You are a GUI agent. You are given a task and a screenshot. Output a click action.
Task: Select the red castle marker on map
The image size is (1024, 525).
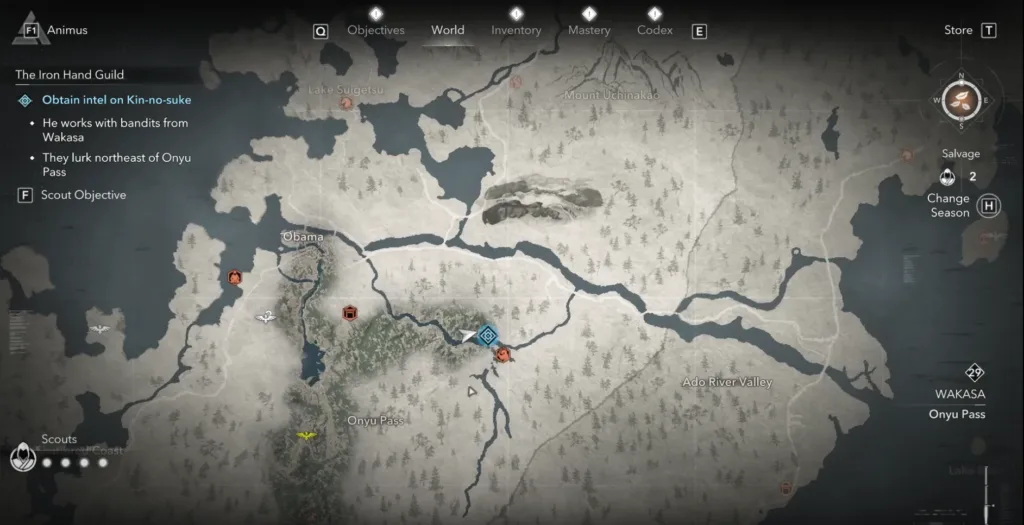point(350,313)
